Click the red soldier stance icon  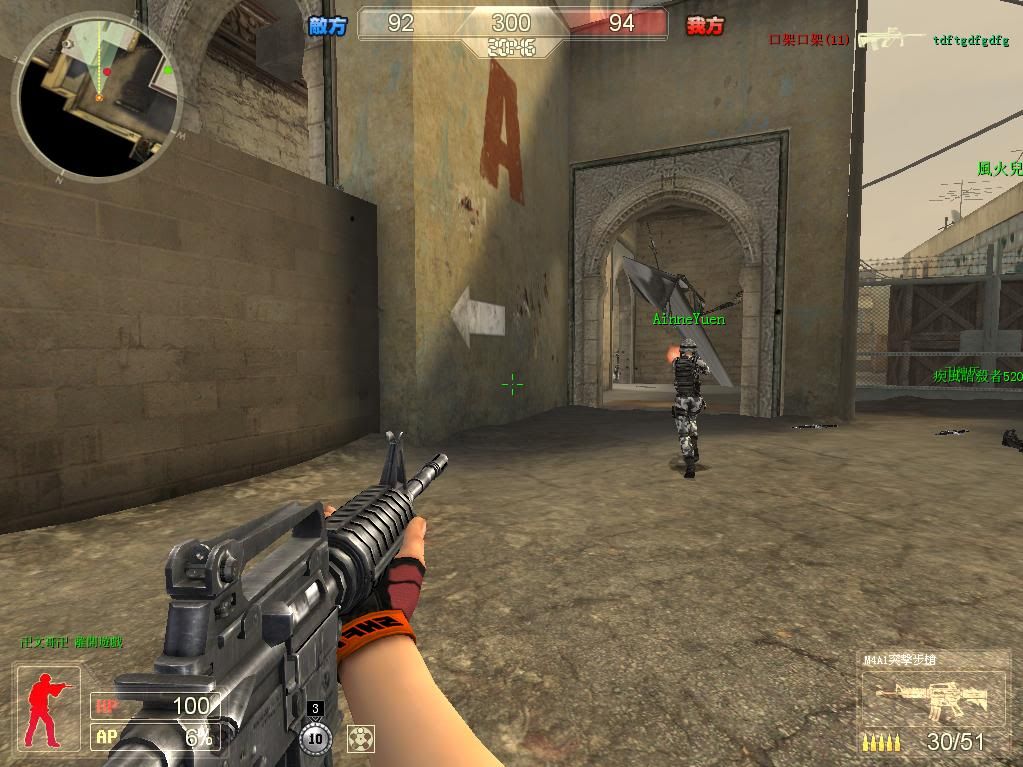point(46,709)
